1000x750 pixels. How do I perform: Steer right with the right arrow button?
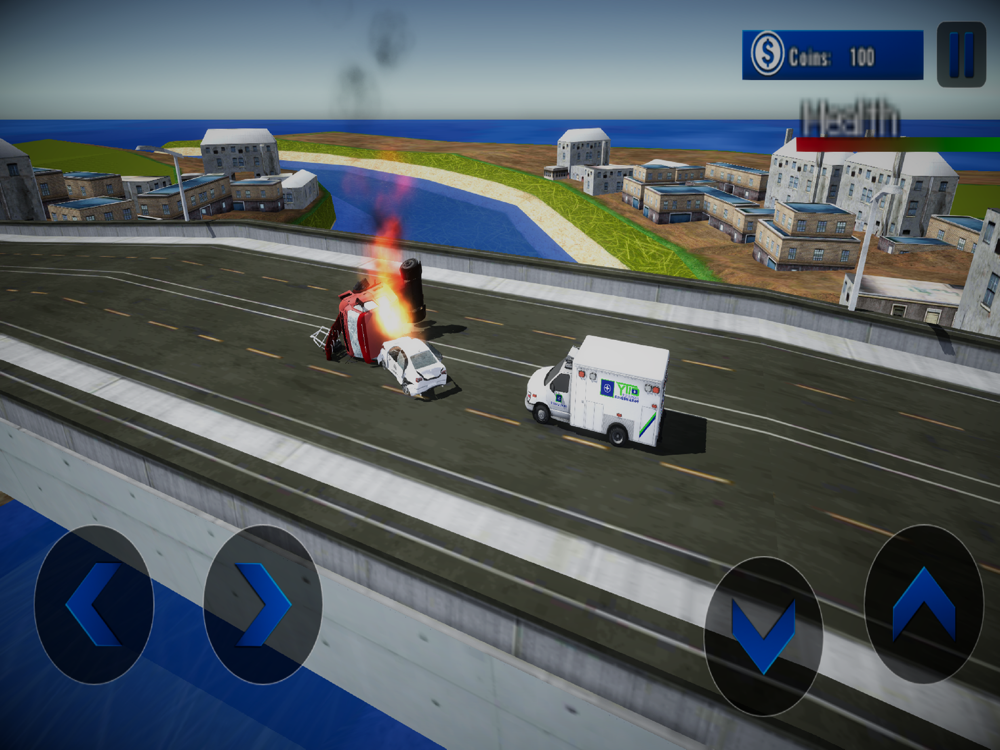263,604
